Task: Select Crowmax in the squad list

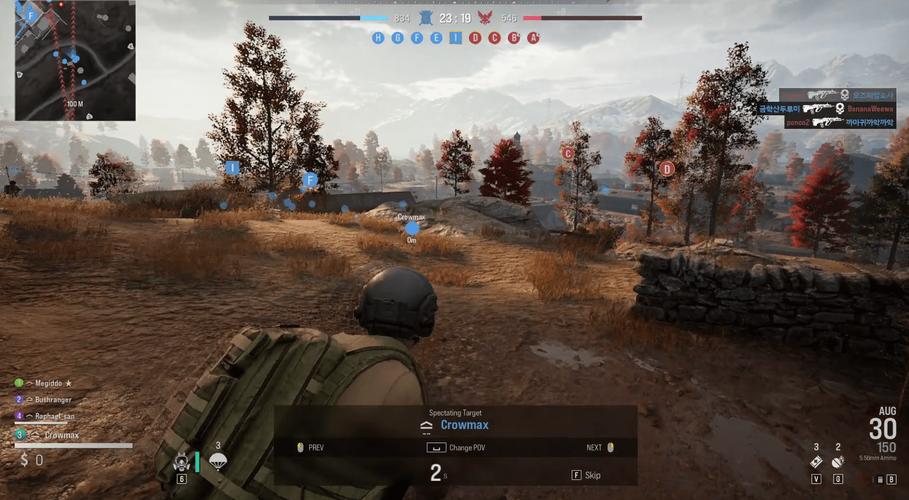Action: (x=60, y=435)
